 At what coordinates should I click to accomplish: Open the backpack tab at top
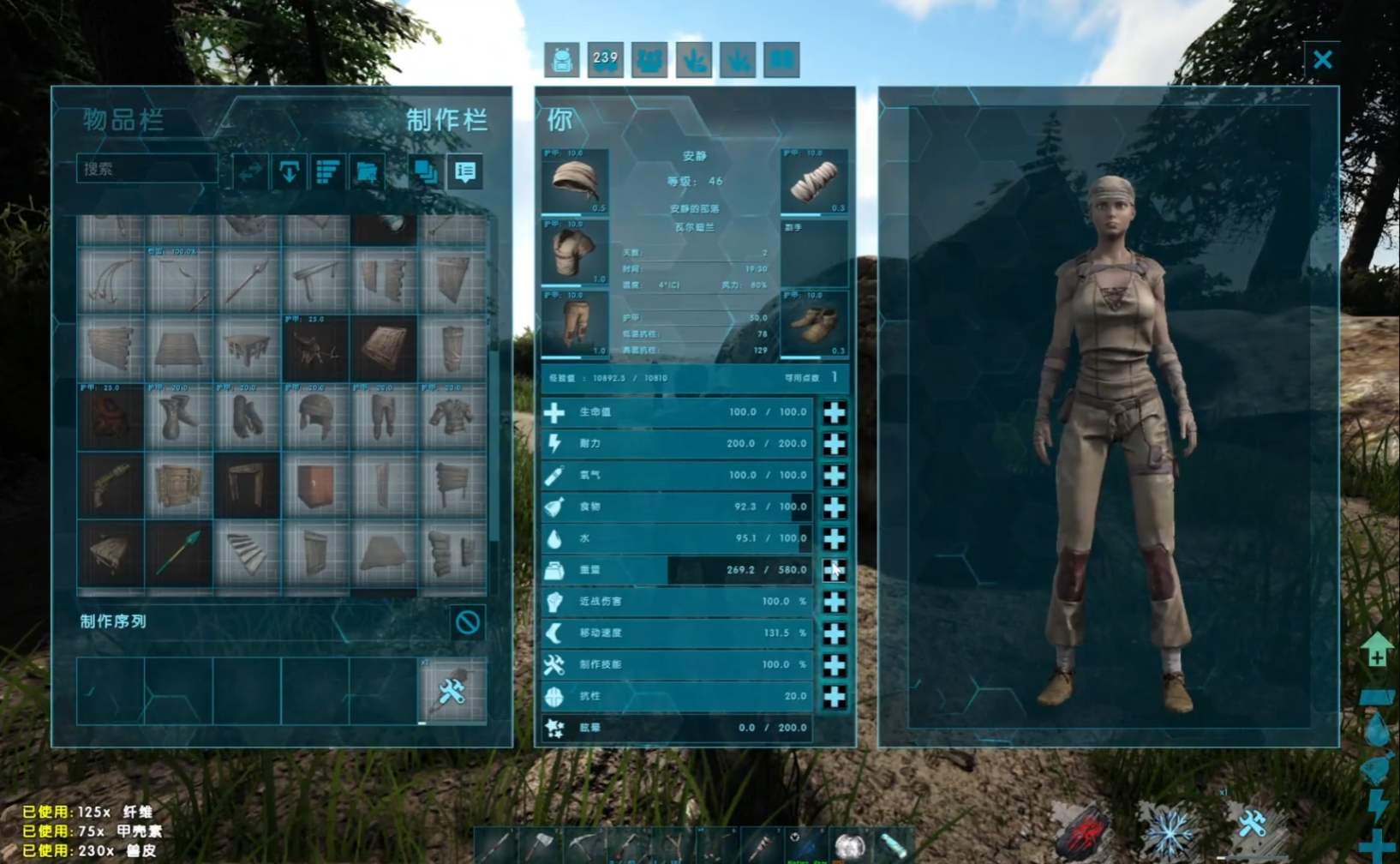pos(562,60)
